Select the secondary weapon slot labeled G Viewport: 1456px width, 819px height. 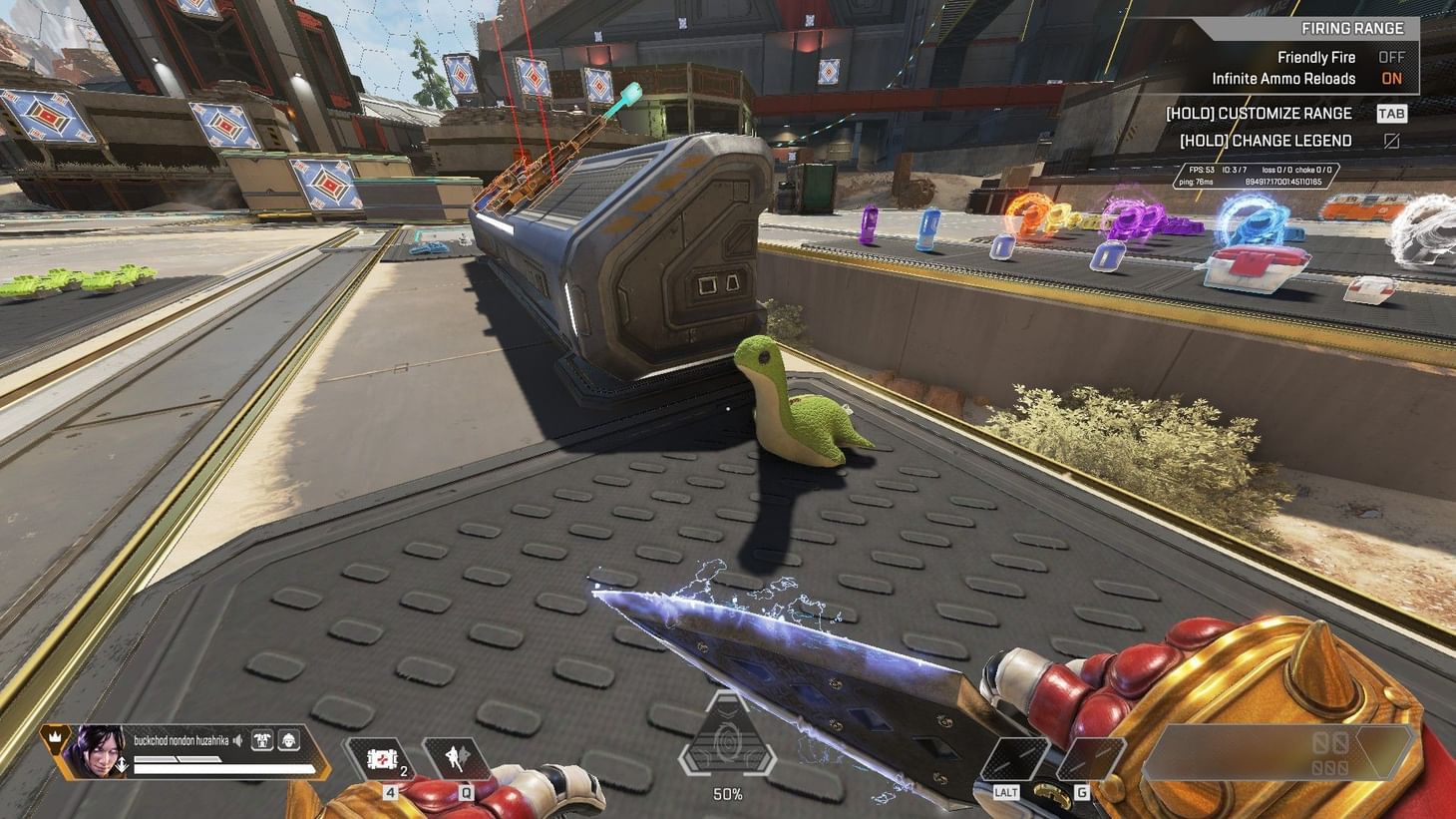tap(1087, 756)
